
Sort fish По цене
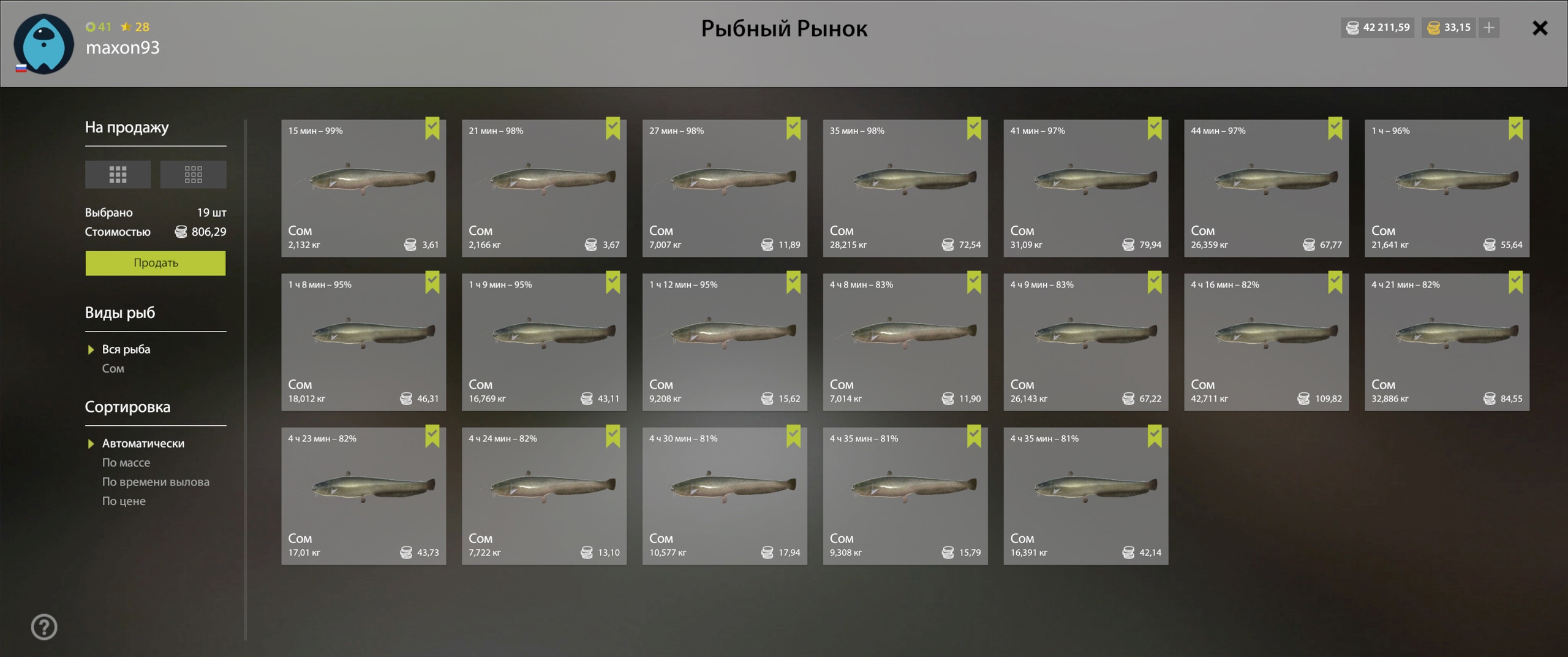pyautogui.click(x=124, y=501)
